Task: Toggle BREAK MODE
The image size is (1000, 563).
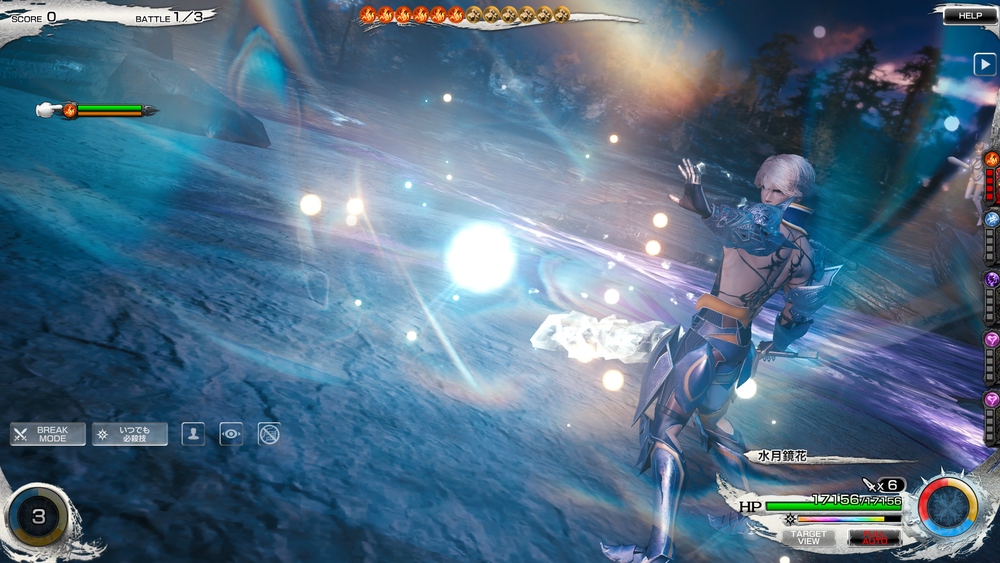Action: pyautogui.click(x=47, y=434)
